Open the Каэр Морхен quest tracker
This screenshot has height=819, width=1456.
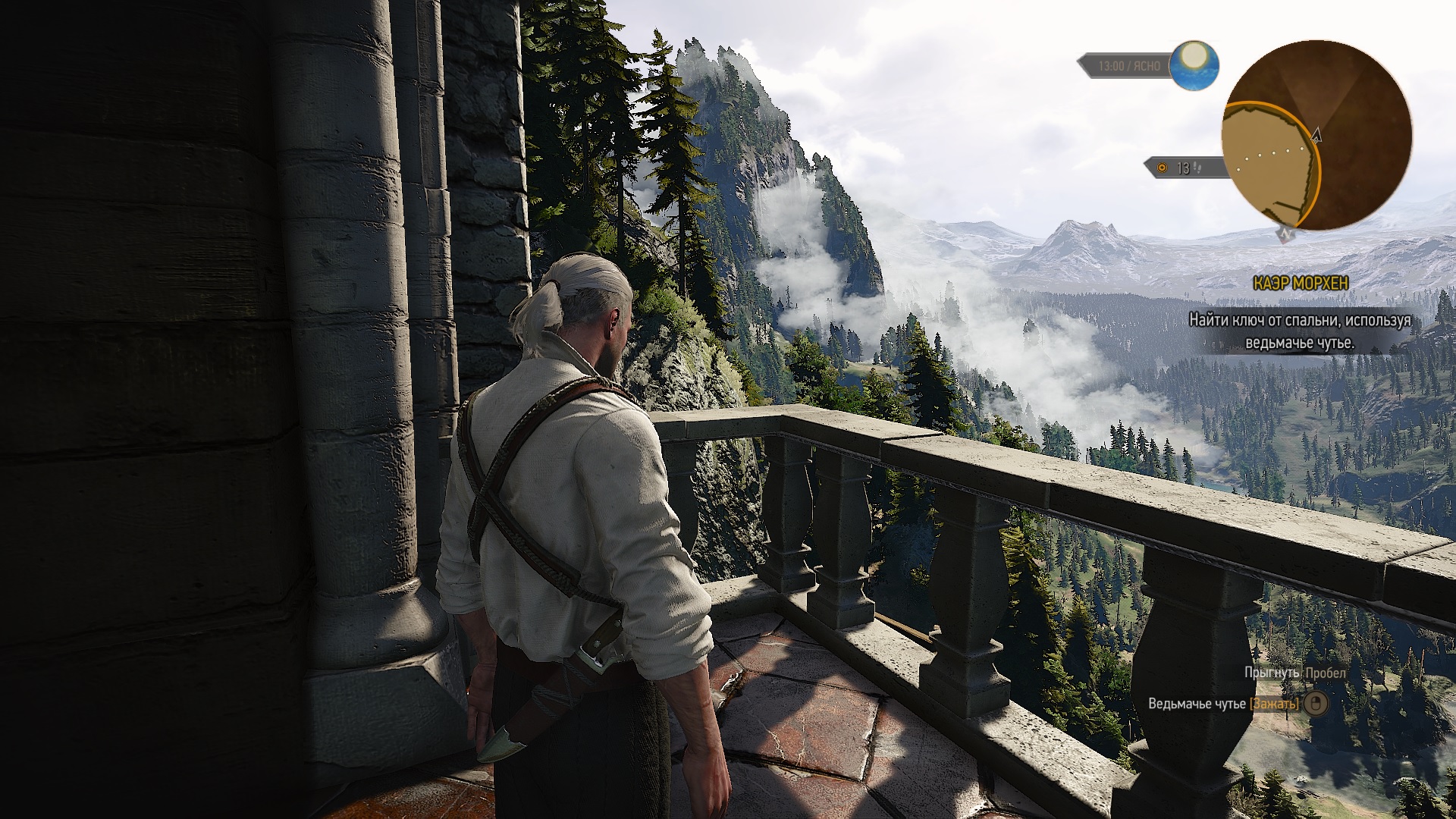[x=1301, y=284]
